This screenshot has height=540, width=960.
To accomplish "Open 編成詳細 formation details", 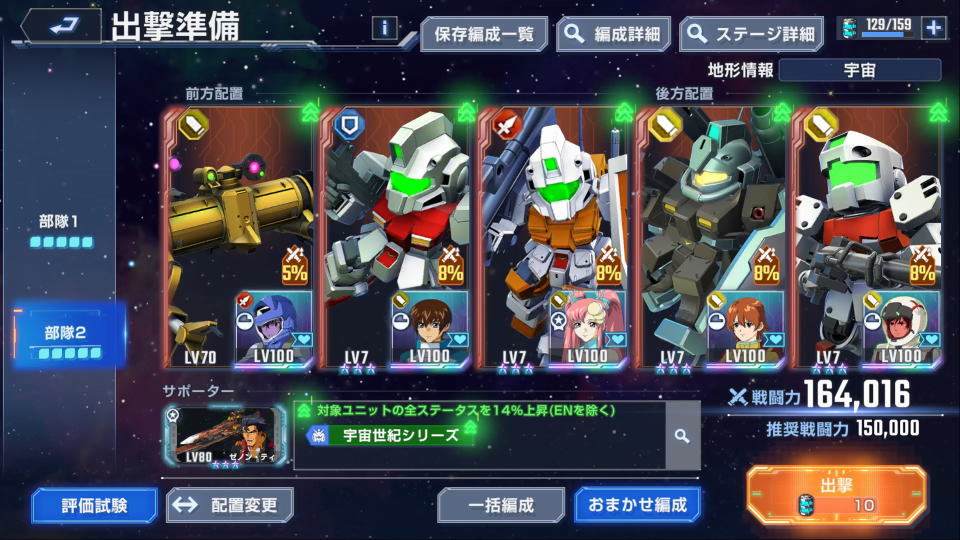I will point(614,34).
